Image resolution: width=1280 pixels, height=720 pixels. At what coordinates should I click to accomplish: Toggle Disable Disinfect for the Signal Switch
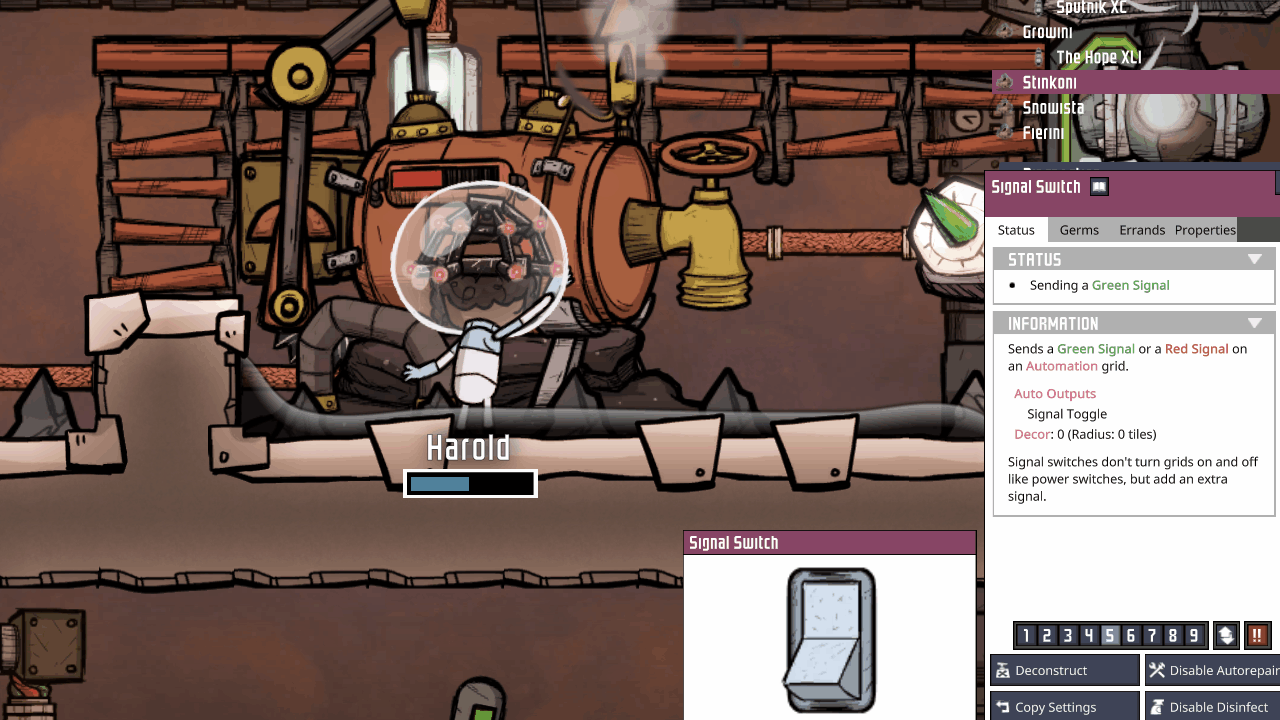click(1215, 706)
